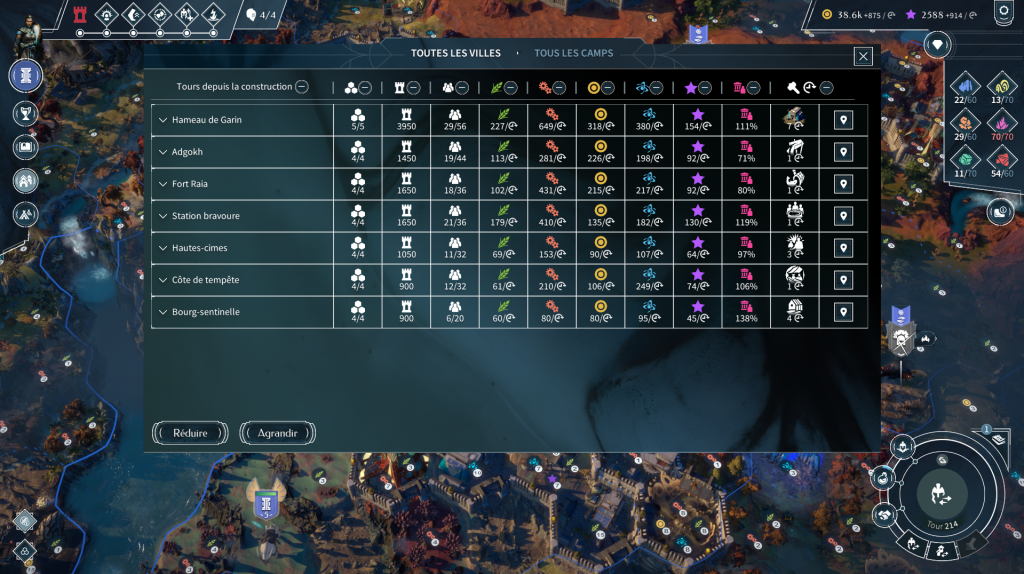Switch to the Tous les camps tab
The height and width of the screenshot is (574, 1024).
tap(573, 53)
